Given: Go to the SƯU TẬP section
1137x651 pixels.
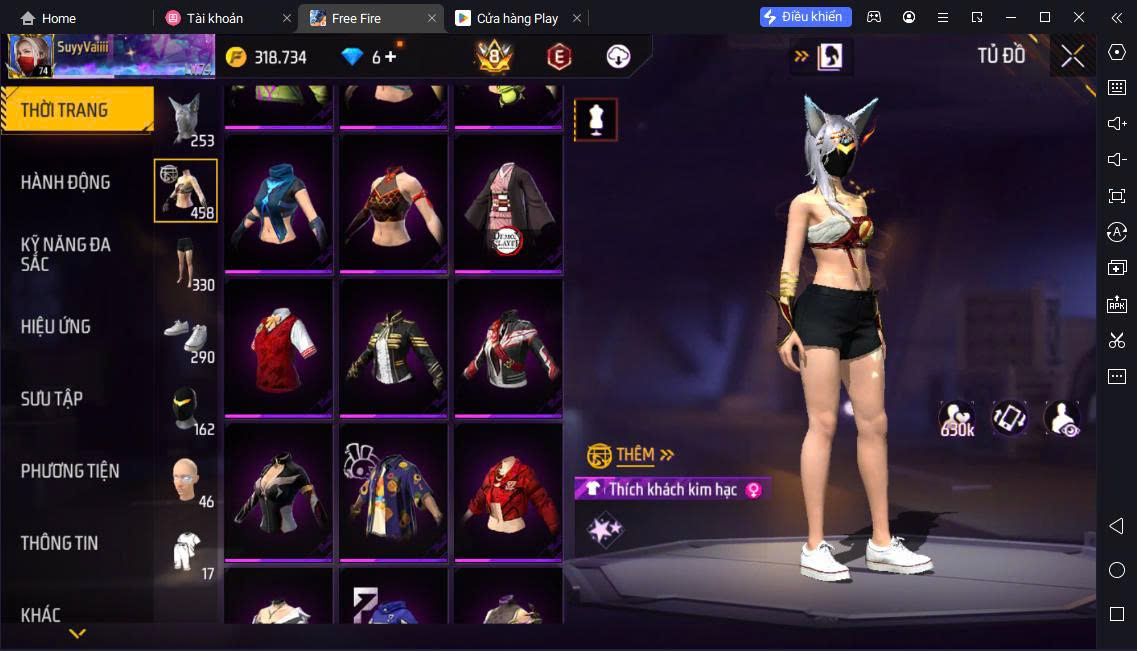Looking at the screenshot, I should coord(52,399).
